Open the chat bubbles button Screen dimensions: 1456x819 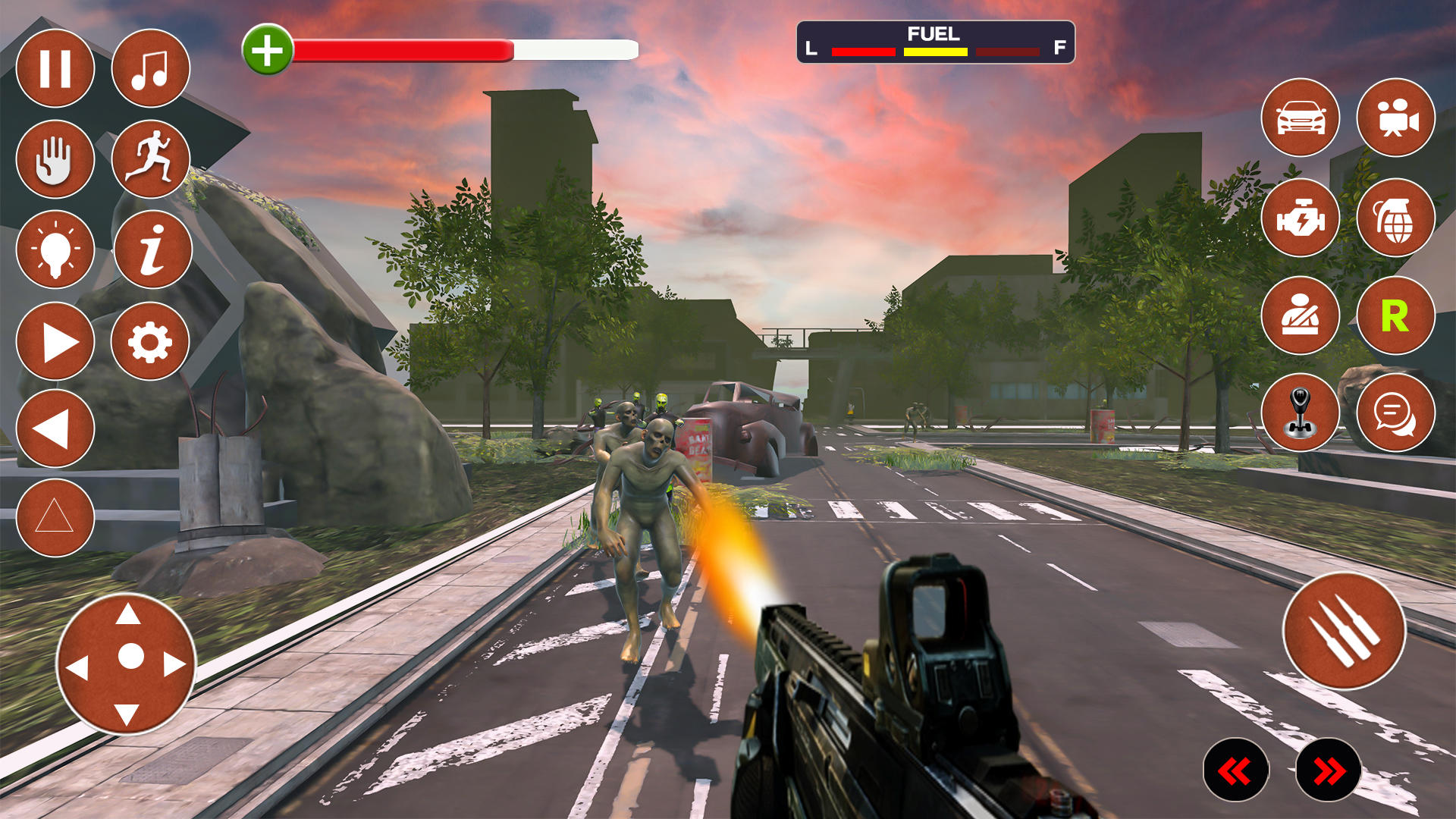coord(1395,413)
